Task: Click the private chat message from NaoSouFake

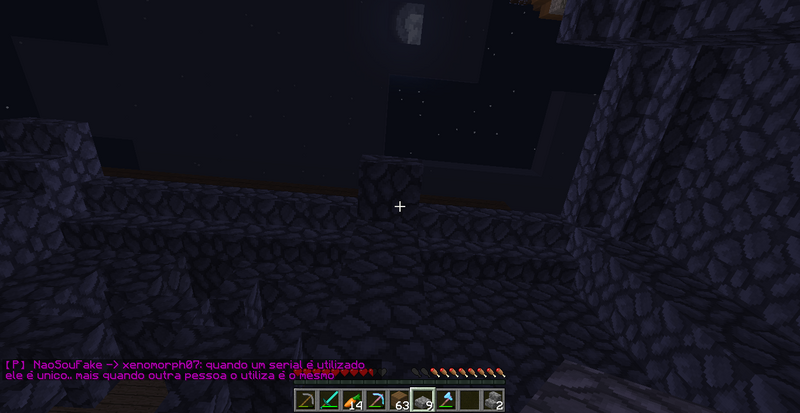Action: tap(185, 370)
